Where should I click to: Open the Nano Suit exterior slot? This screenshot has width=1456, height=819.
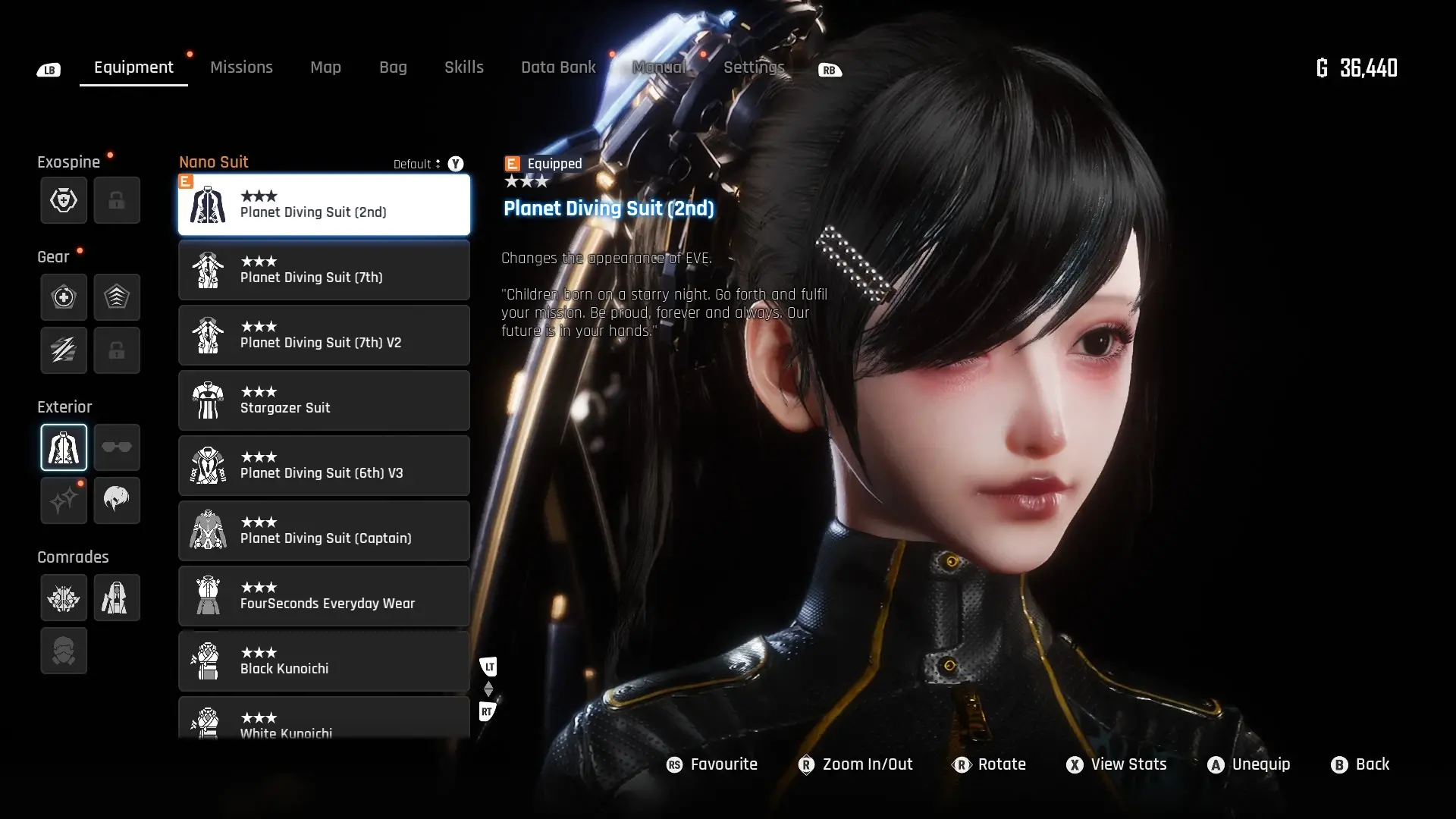pos(64,447)
